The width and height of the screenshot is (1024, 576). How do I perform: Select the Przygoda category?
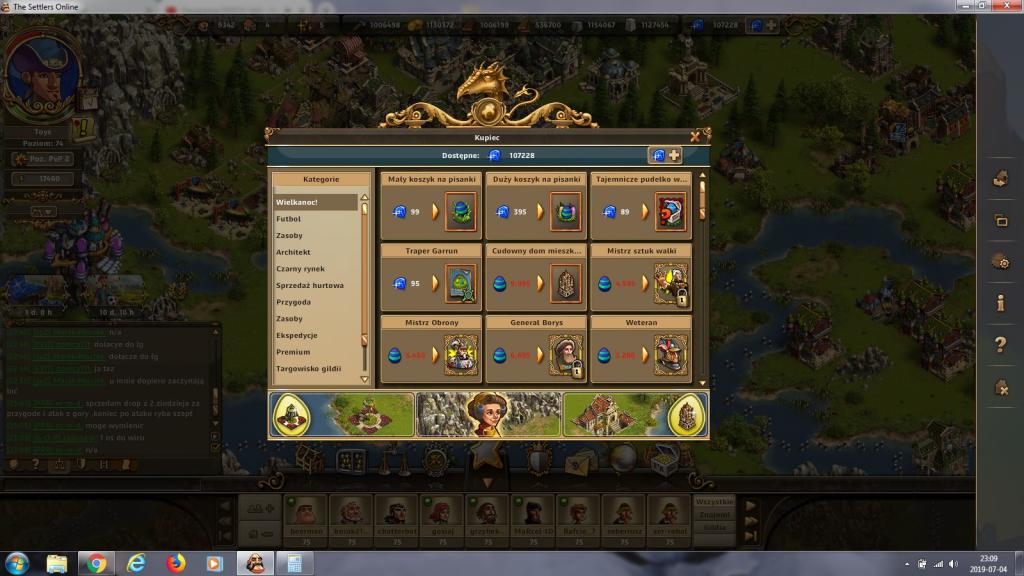tap(295, 302)
